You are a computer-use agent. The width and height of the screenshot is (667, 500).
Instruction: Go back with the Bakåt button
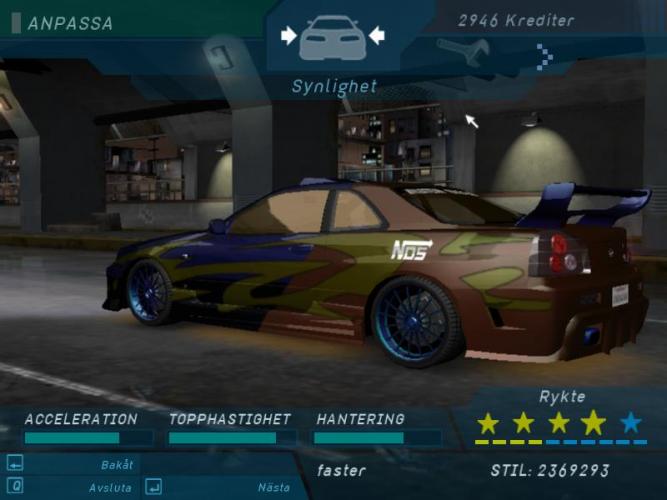116,464
